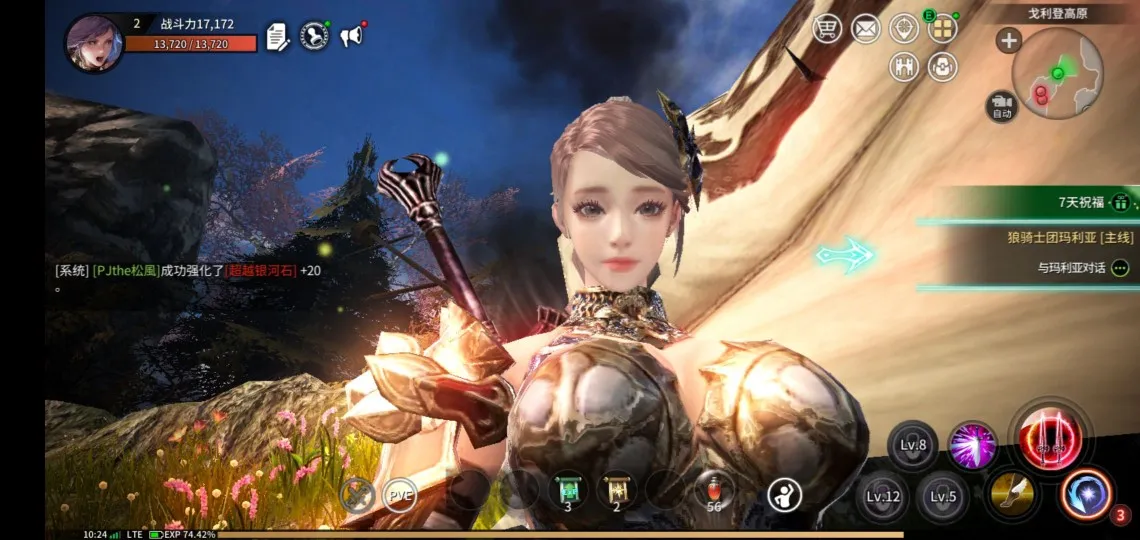1140x540 pixels.
Task: Use the green scroll item slot
Action: [568, 492]
